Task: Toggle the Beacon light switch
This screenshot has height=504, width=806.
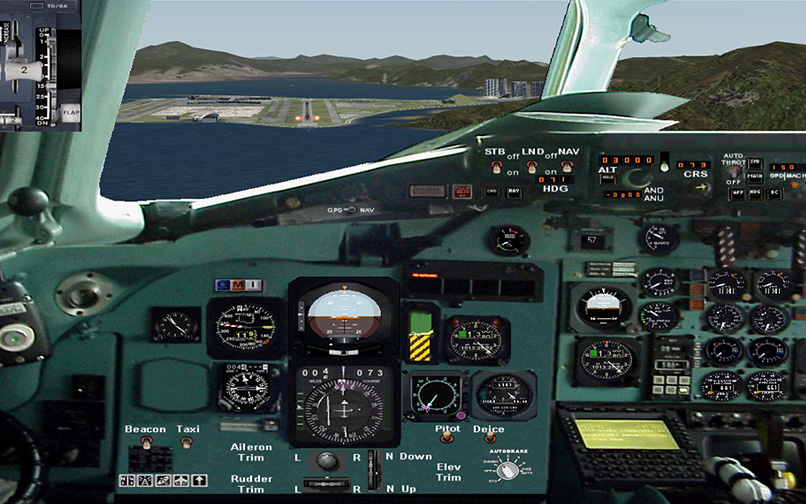Action: click(x=145, y=442)
